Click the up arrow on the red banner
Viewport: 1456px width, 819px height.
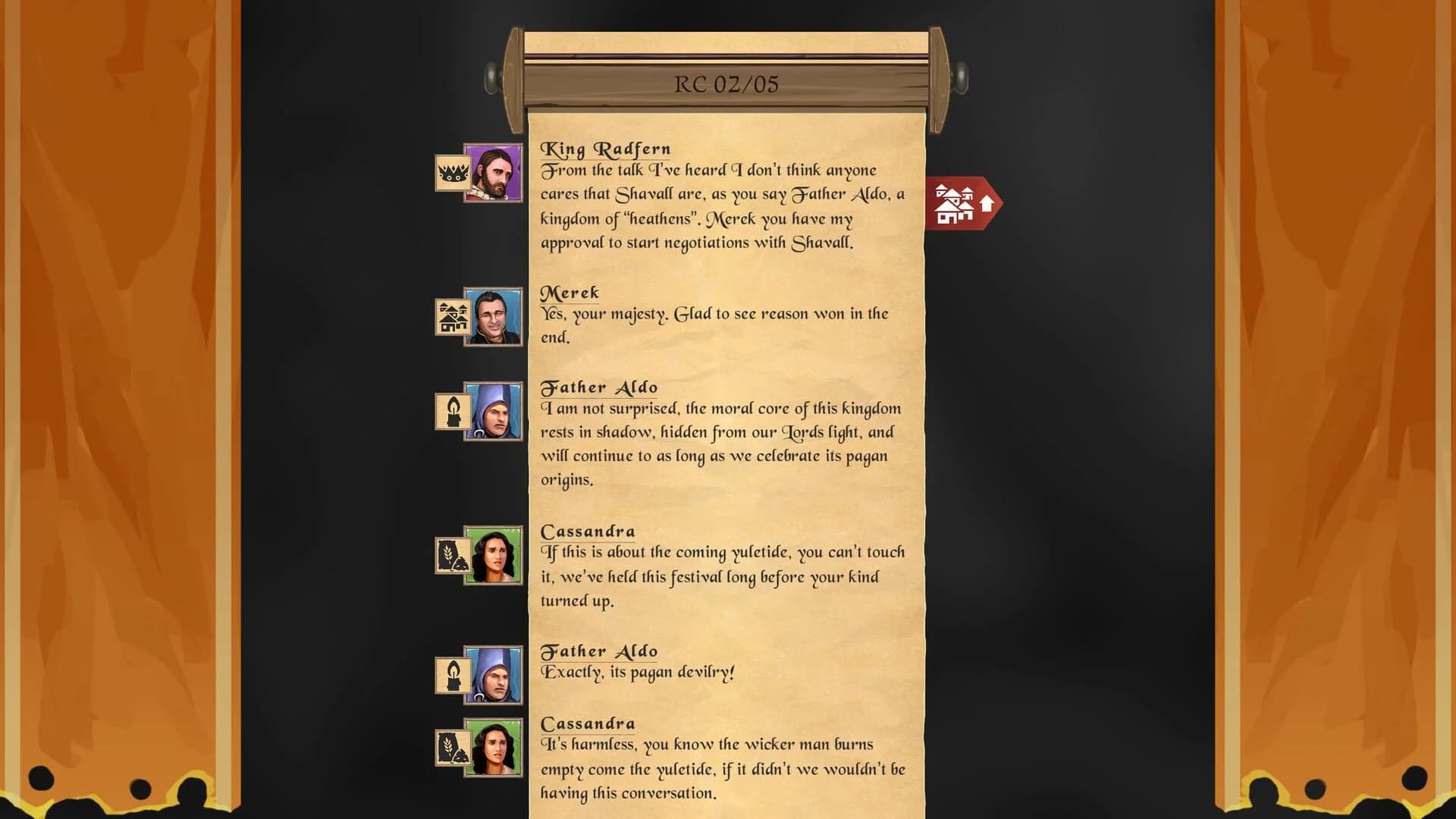[986, 202]
